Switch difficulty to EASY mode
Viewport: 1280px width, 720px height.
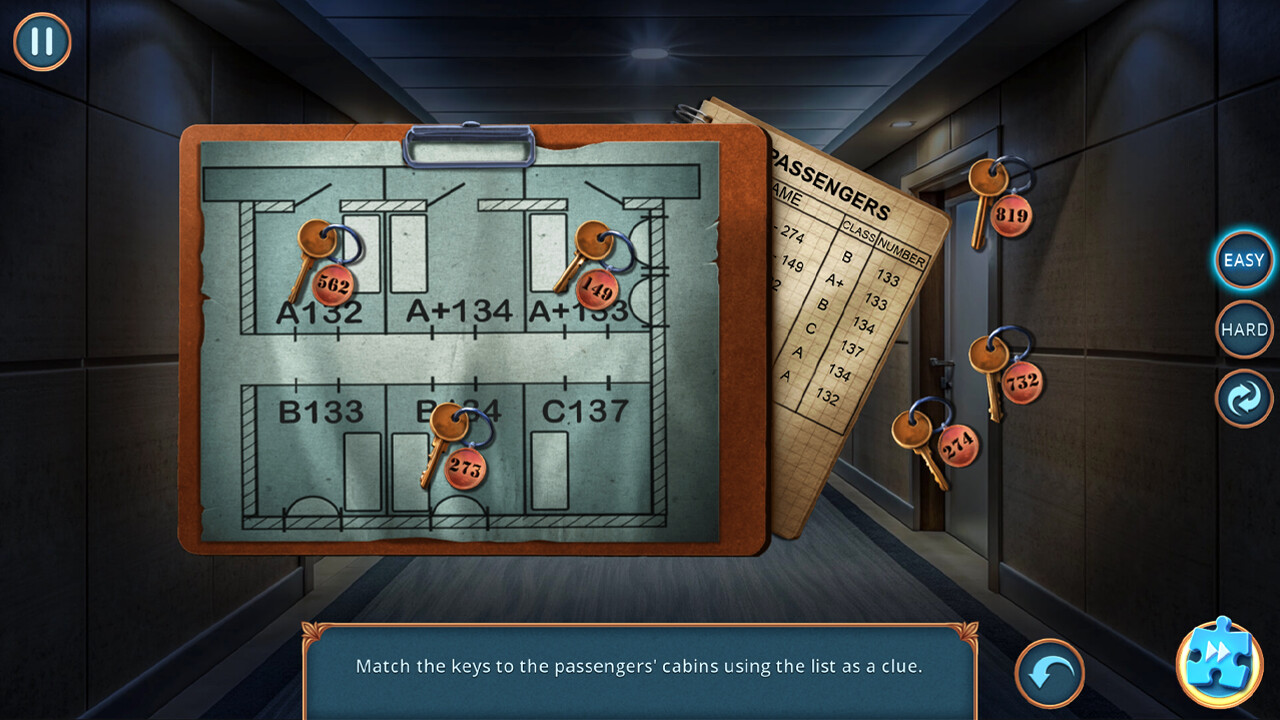pyautogui.click(x=1243, y=260)
